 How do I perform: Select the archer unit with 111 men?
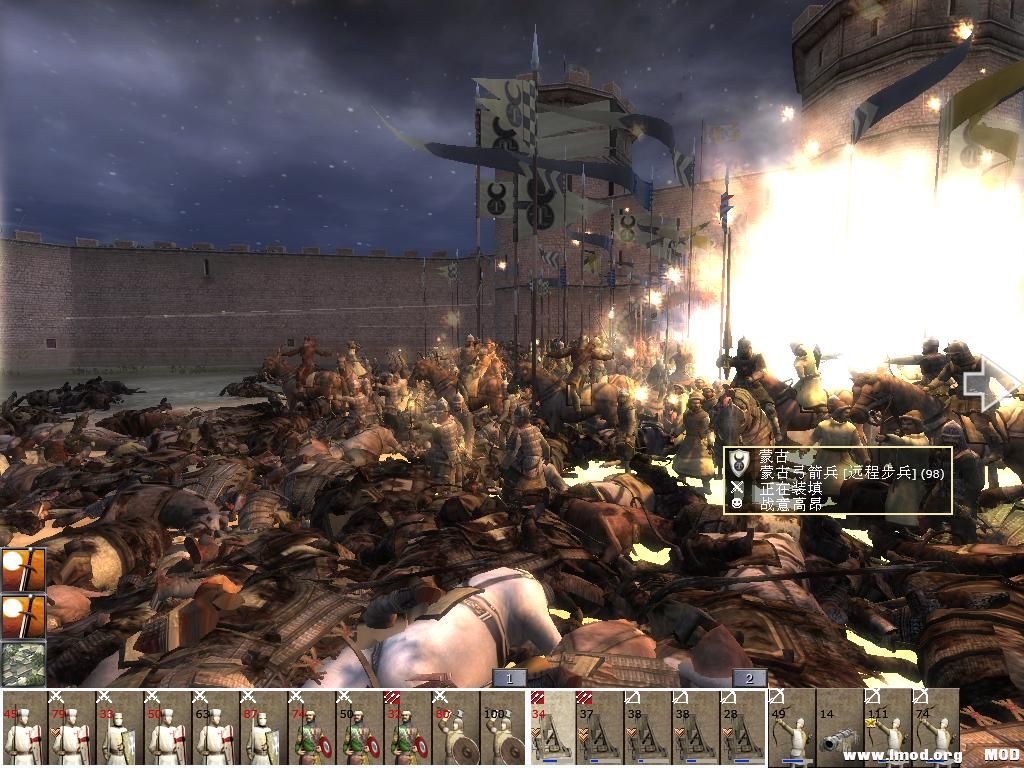click(x=887, y=728)
